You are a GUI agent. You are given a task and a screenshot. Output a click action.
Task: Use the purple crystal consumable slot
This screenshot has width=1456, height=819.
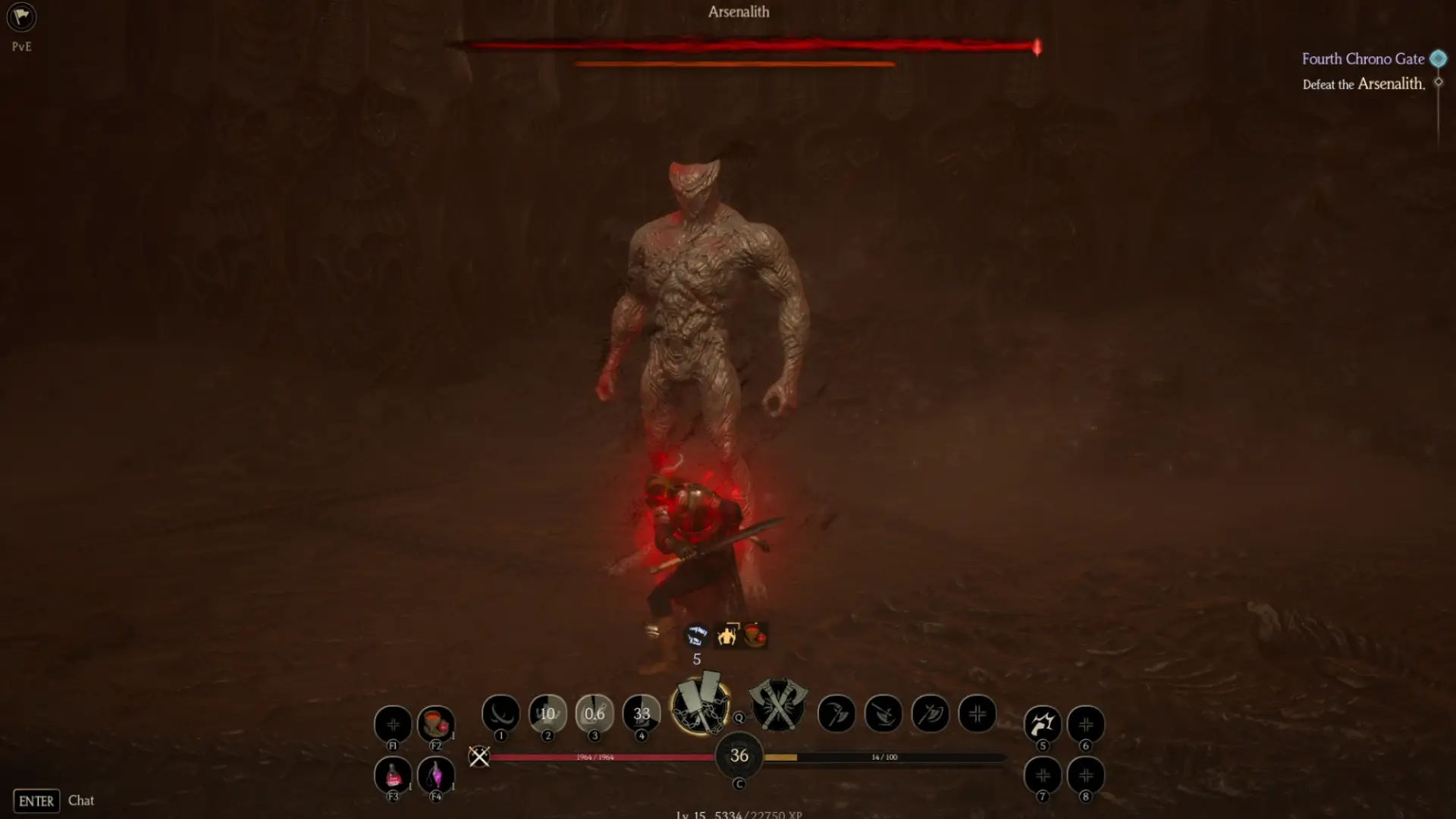pos(435,775)
